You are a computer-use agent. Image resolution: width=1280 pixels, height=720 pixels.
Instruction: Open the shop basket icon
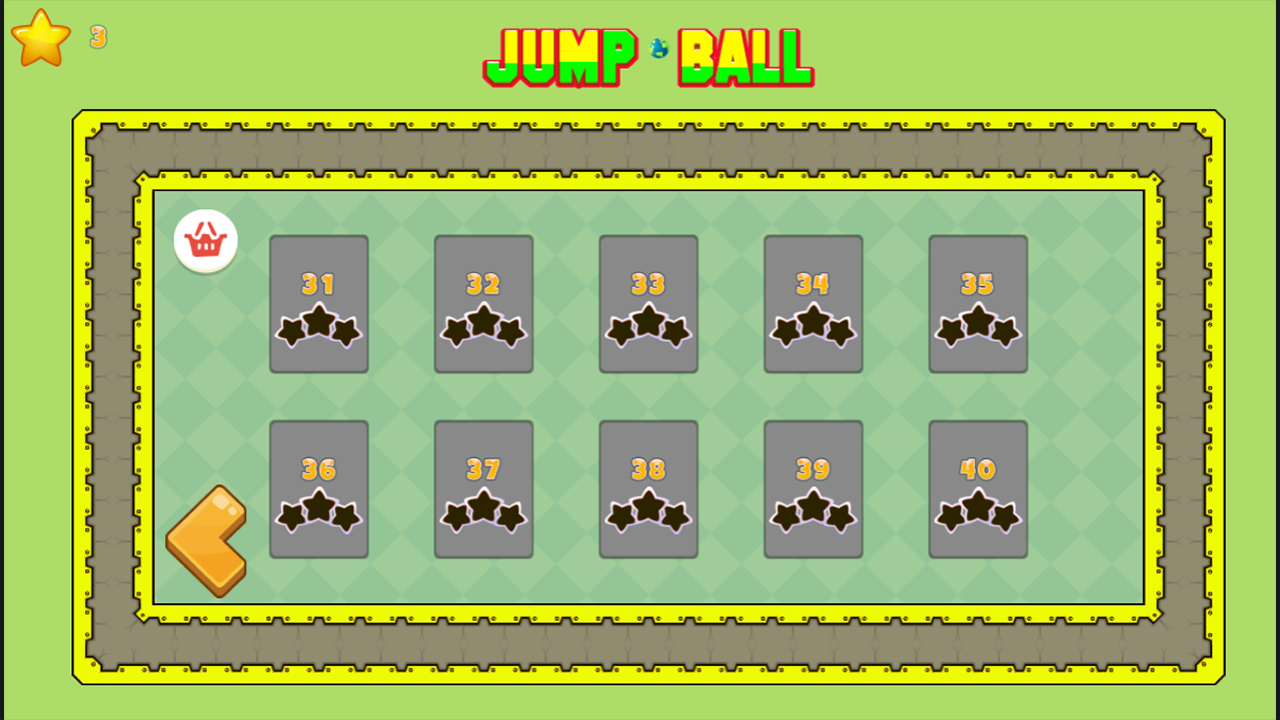207,240
